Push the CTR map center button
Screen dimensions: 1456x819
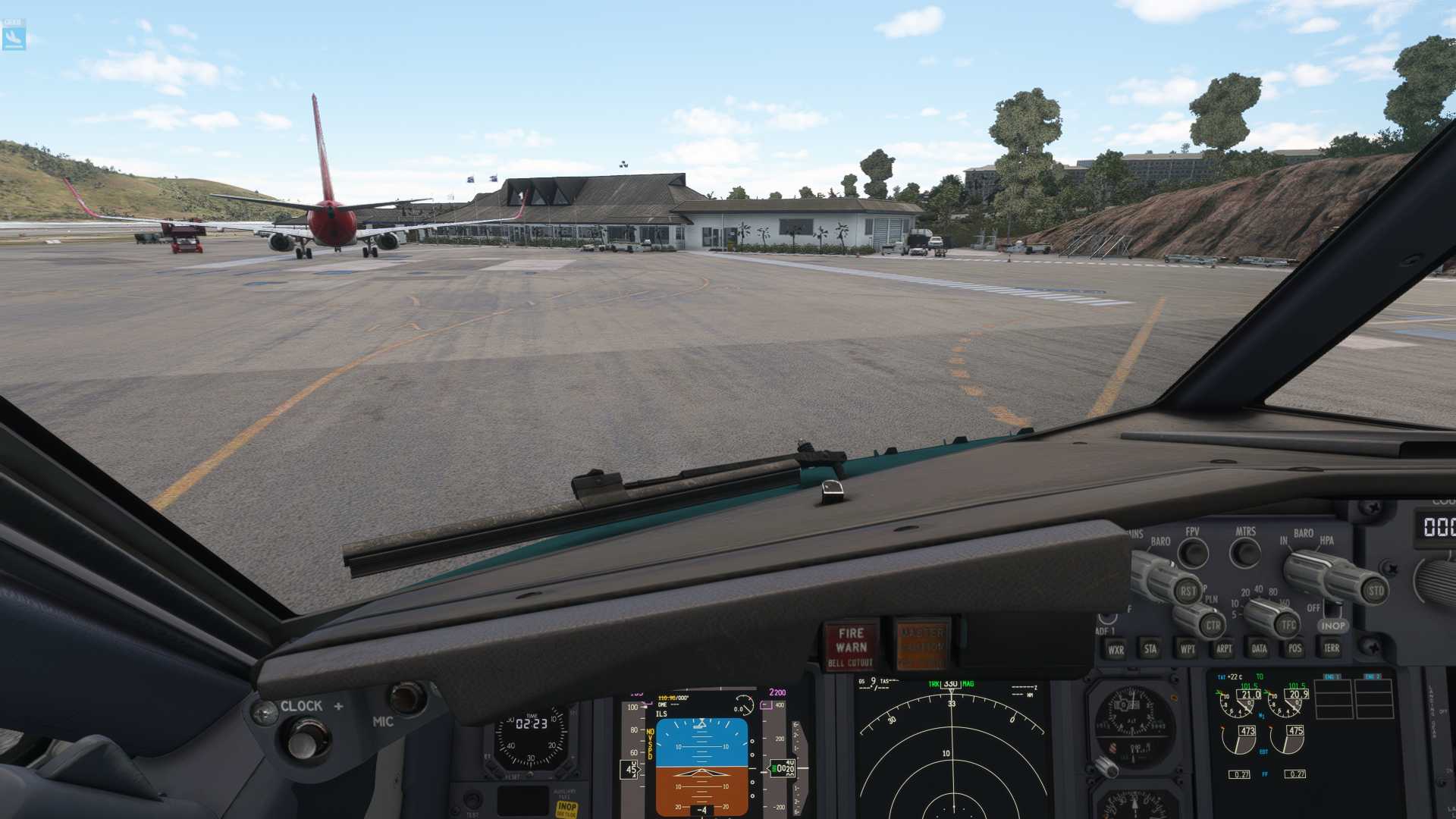(1213, 625)
